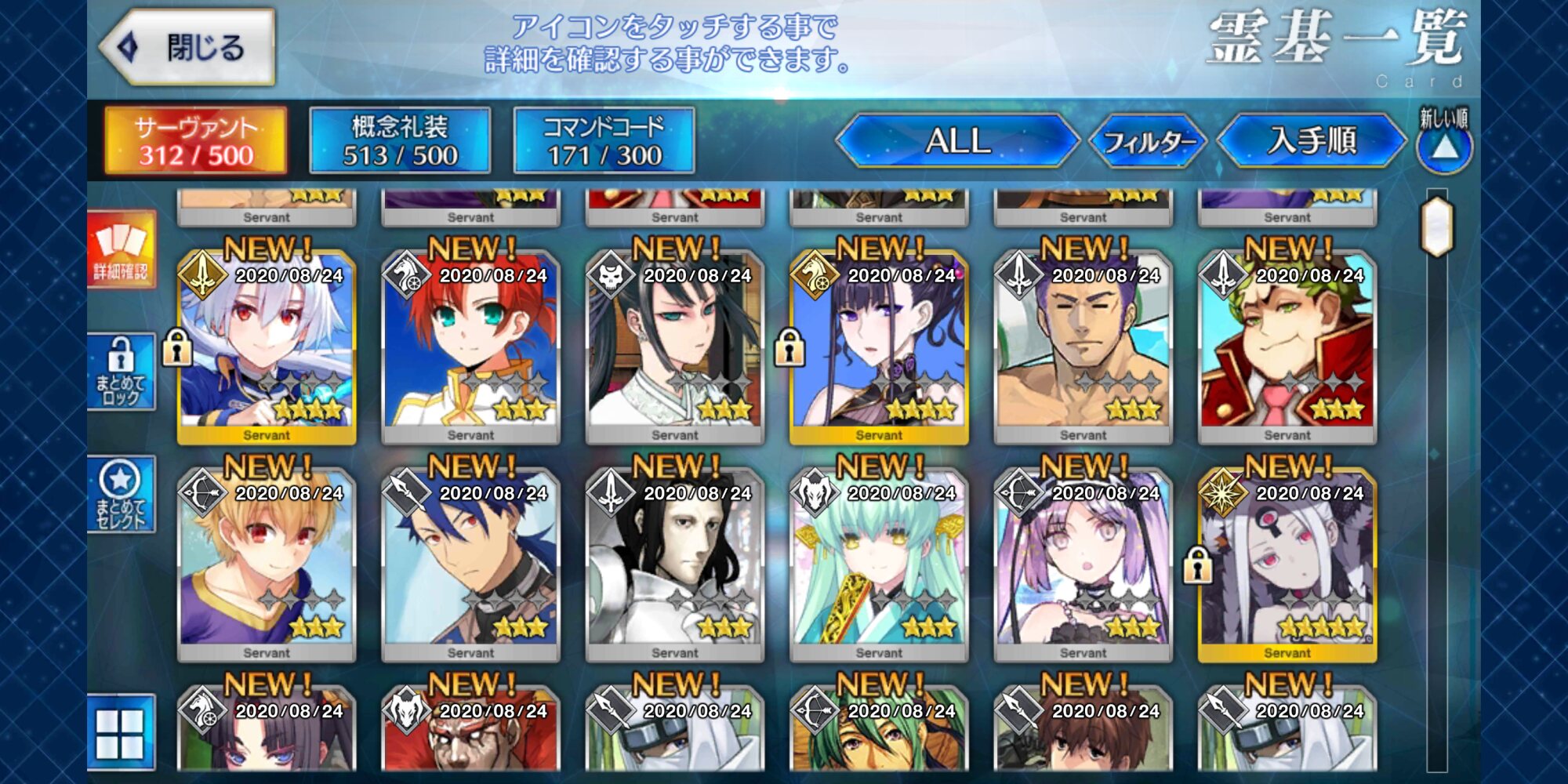
Task: Show the コマンドコード tab
Action: tap(604, 141)
